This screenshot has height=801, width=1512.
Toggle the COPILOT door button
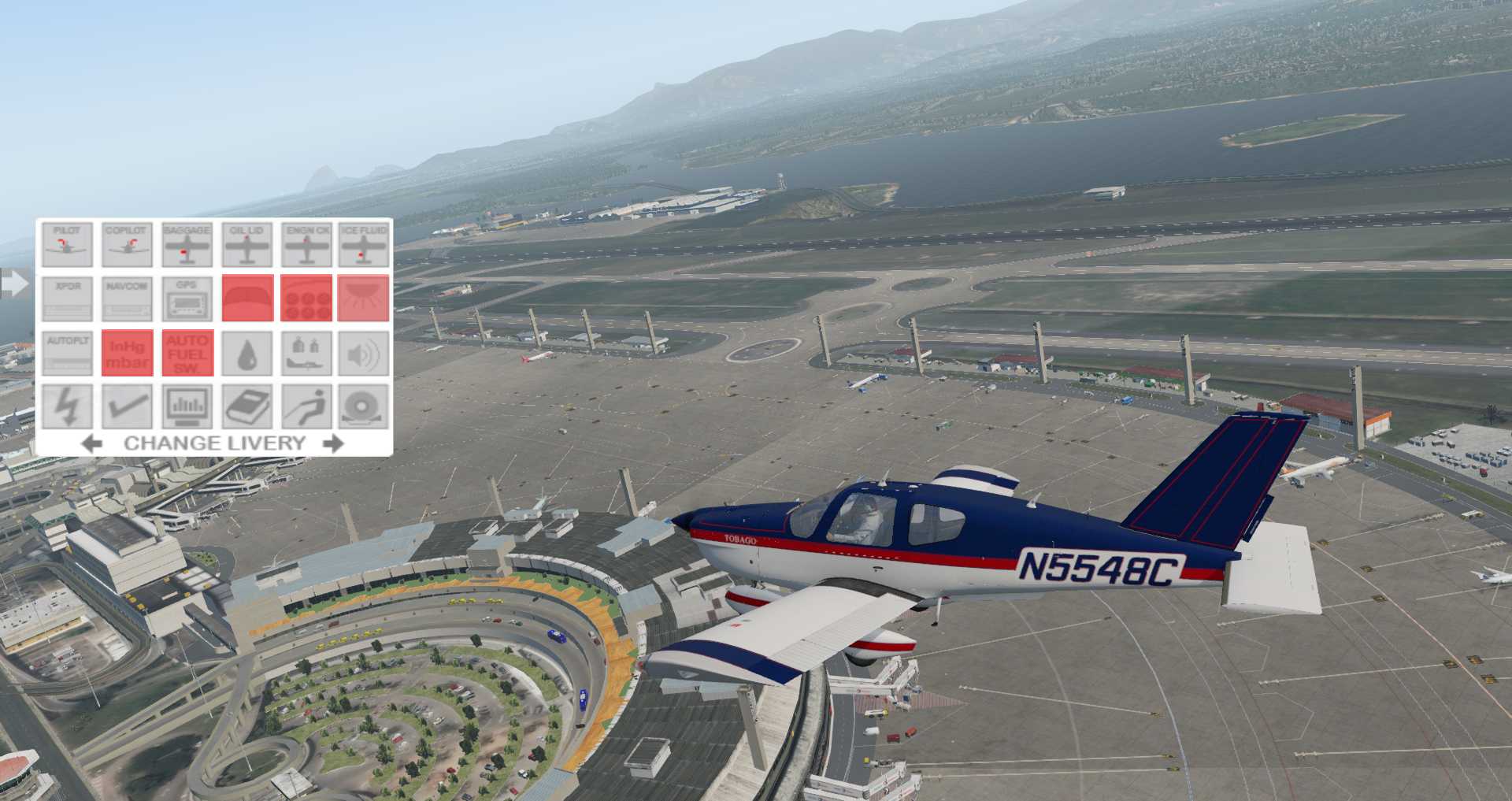(x=127, y=244)
